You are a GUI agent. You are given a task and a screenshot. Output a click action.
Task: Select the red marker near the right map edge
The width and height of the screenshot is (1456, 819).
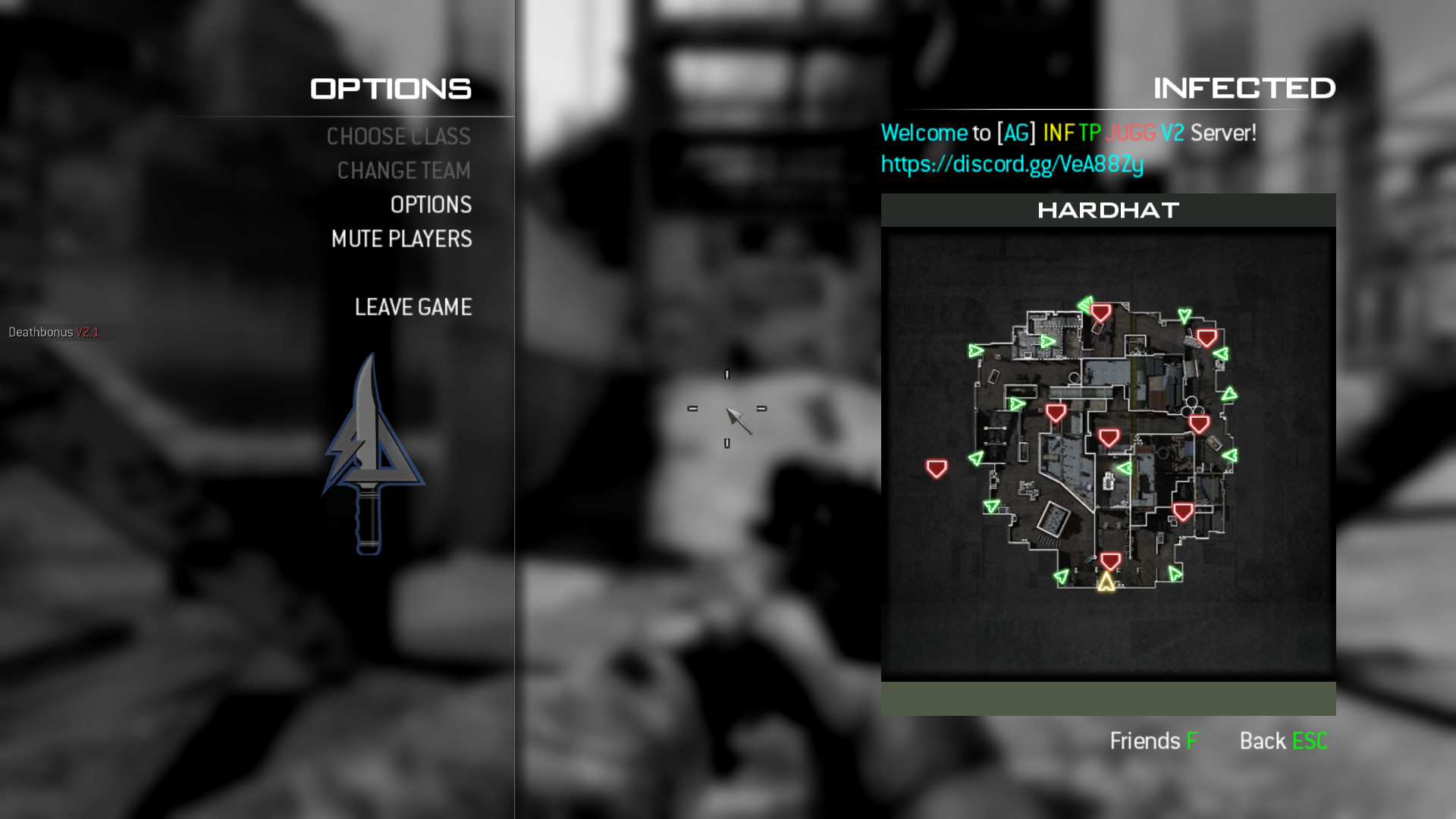point(1206,336)
